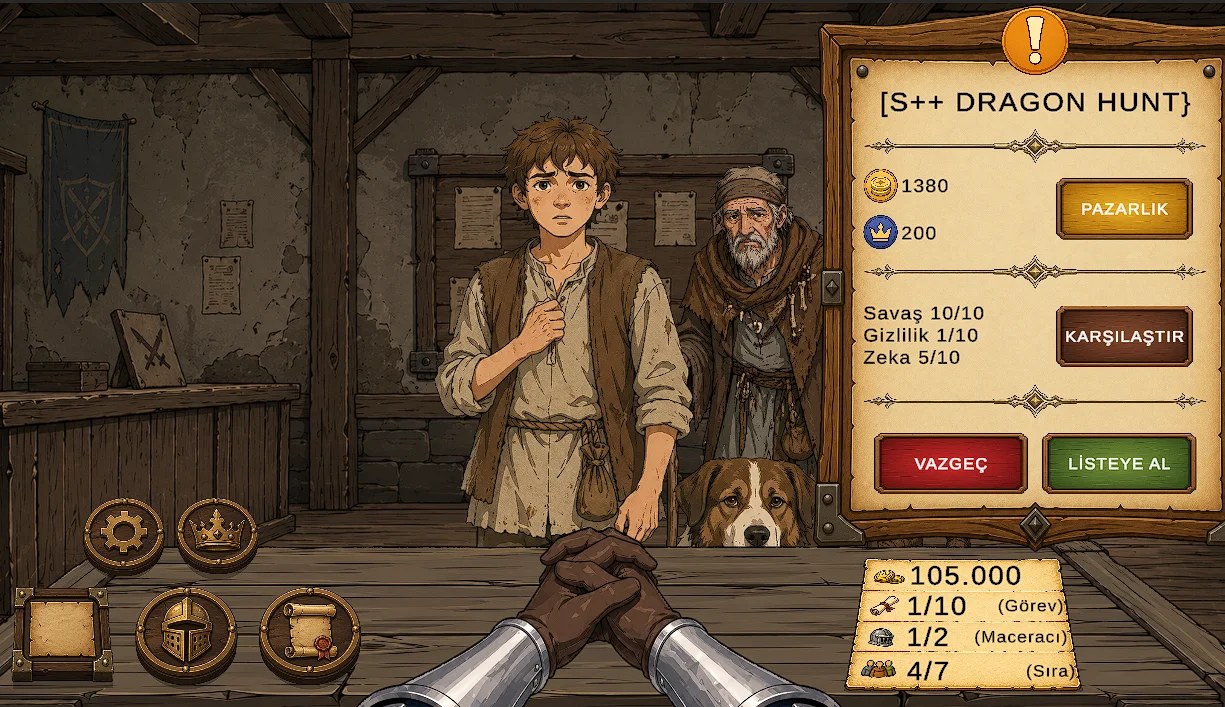Image resolution: width=1225 pixels, height=707 pixels.
Task: Add quest with LİSTEYE AL
Action: pyautogui.click(x=1118, y=463)
